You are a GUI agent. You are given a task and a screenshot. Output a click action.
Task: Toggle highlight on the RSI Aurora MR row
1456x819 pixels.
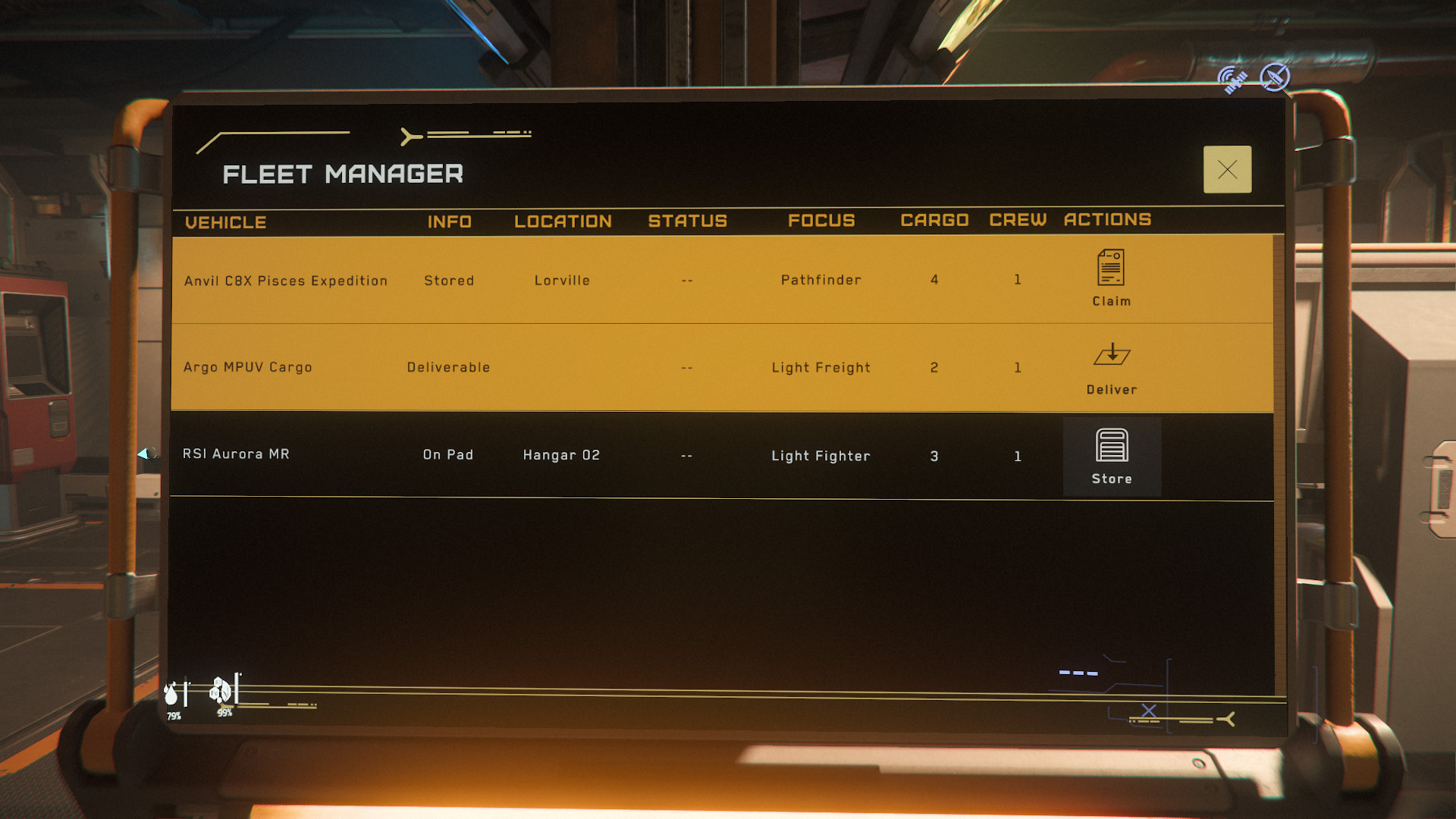coord(531,455)
